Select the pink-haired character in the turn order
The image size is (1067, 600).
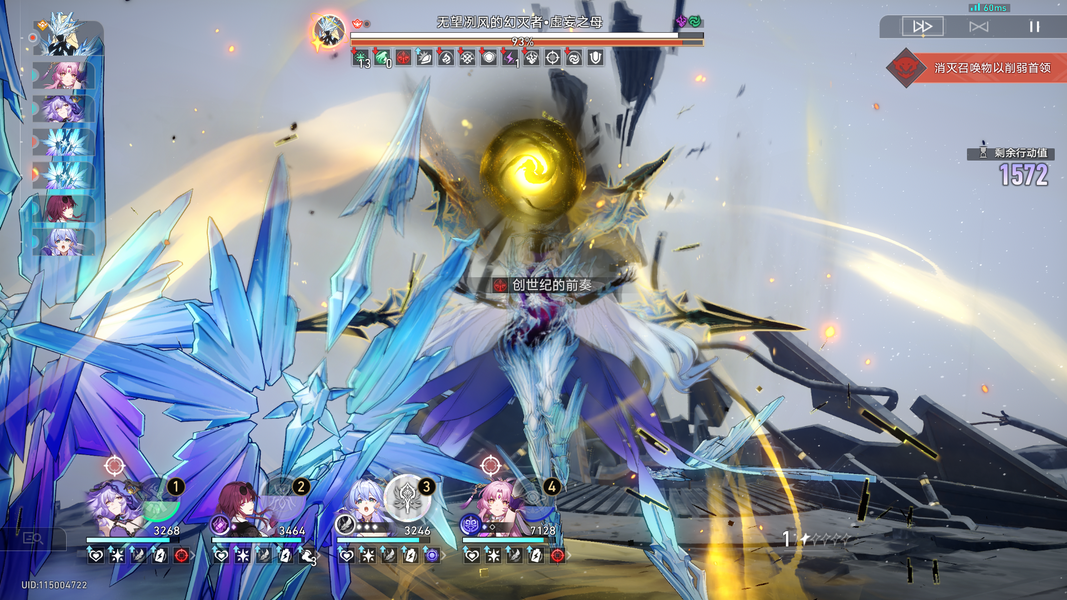pyautogui.click(x=65, y=76)
